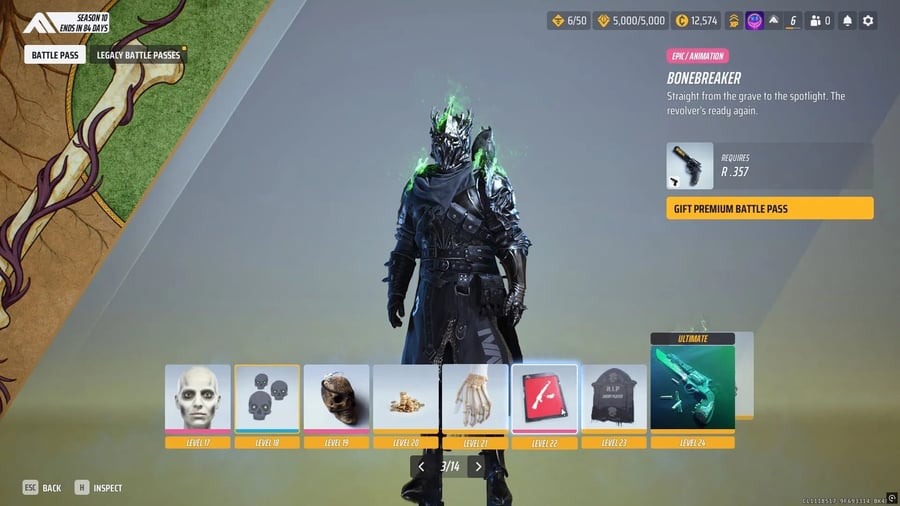This screenshot has height=506, width=900.
Task: Pick the Ultimate teal revolver reward
Action: 692,391
